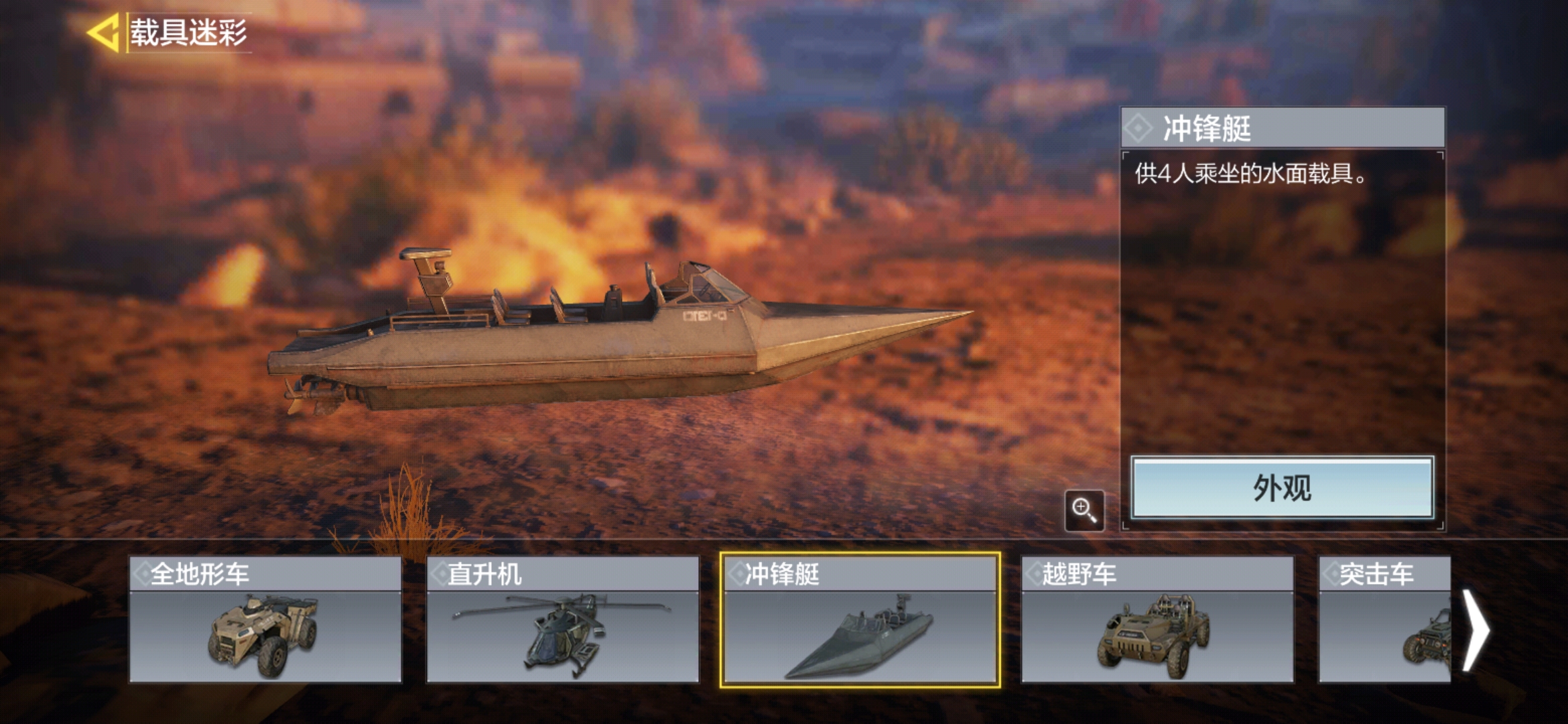This screenshot has height=724, width=1568.
Task: Show more vehicles with the right arrow
Action: click(x=1476, y=630)
